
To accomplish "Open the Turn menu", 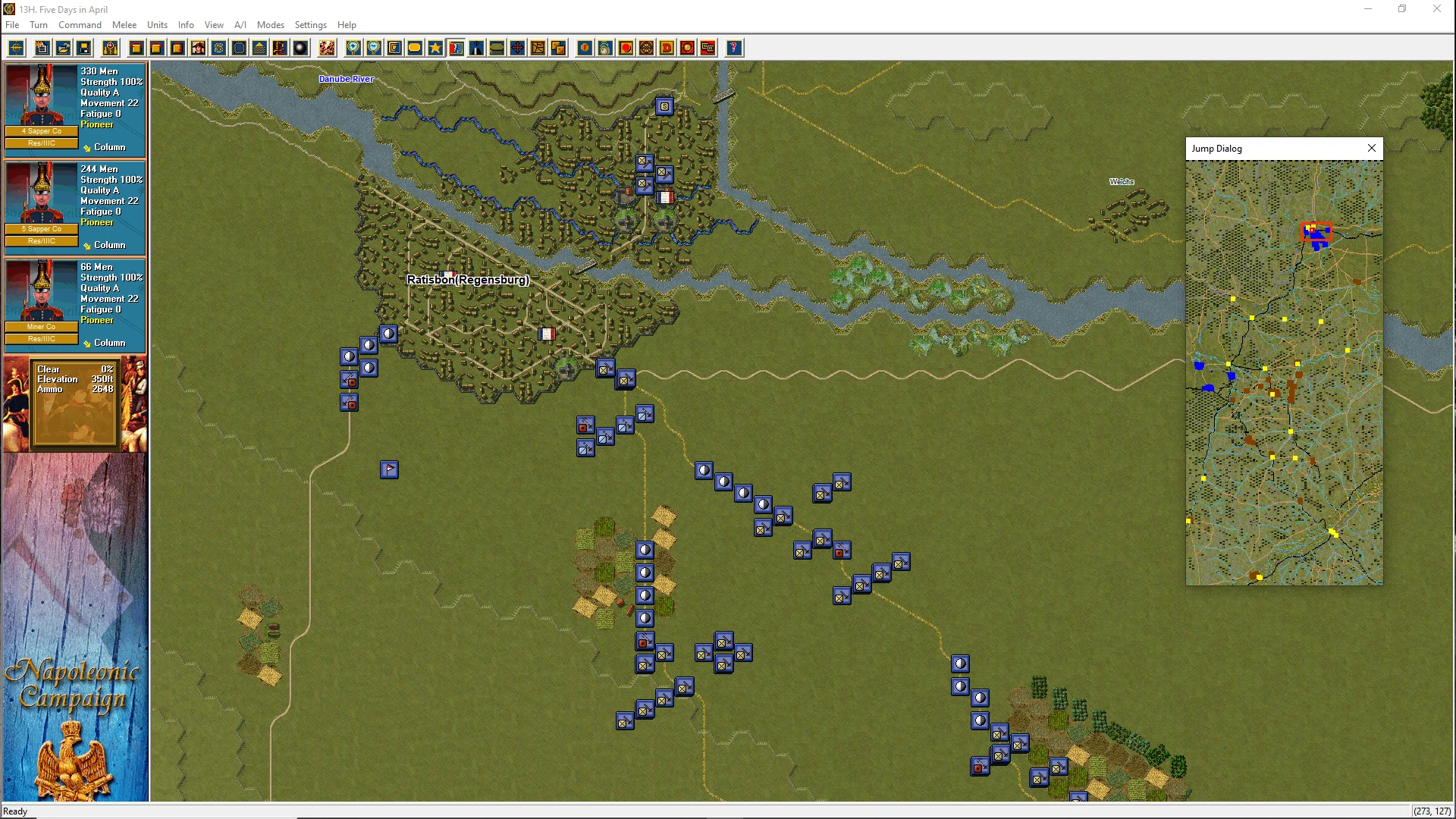I will [39, 25].
